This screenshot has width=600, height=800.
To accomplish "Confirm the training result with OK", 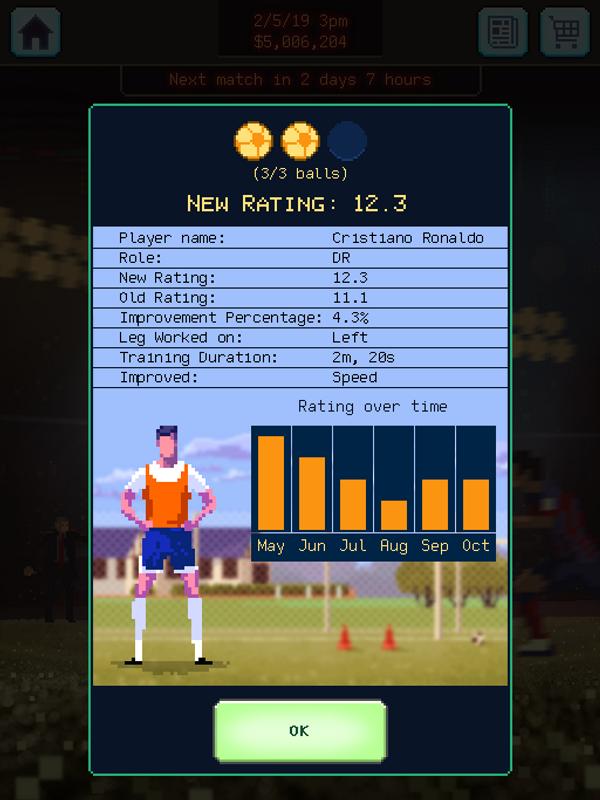I will click(x=299, y=731).
